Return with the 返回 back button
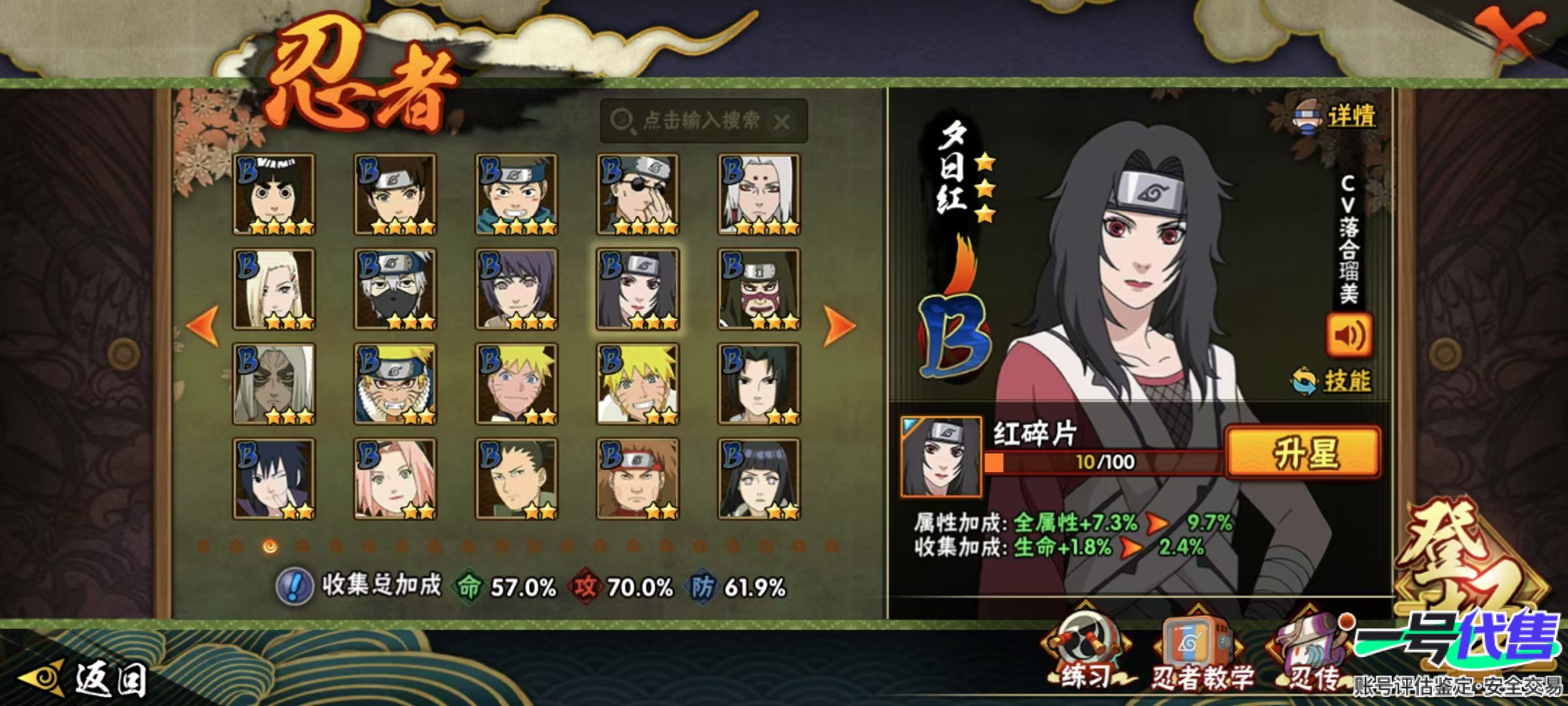Image resolution: width=1568 pixels, height=706 pixels. tap(85, 680)
